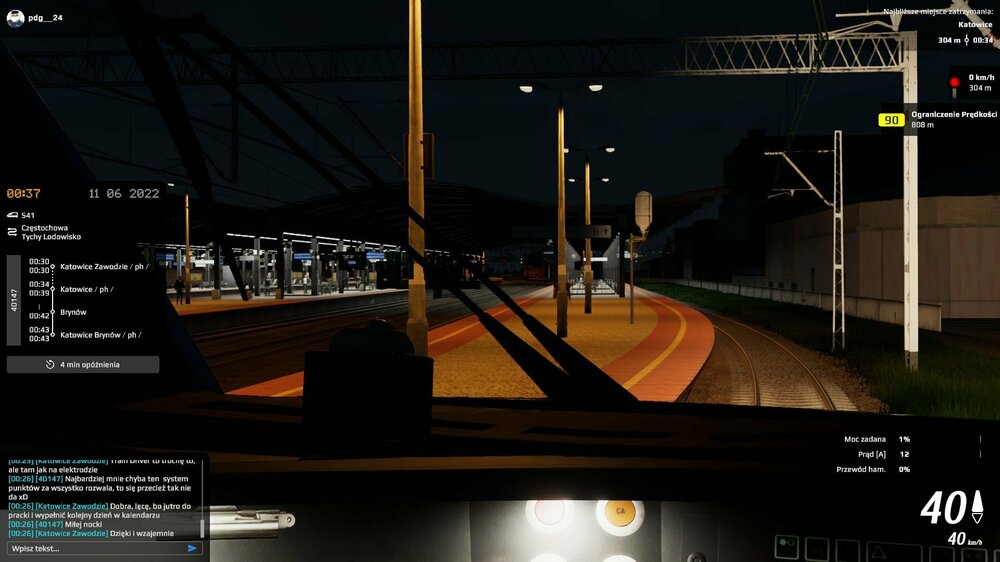Click the yellow 90 speed limit sign

[x=891, y=120]
